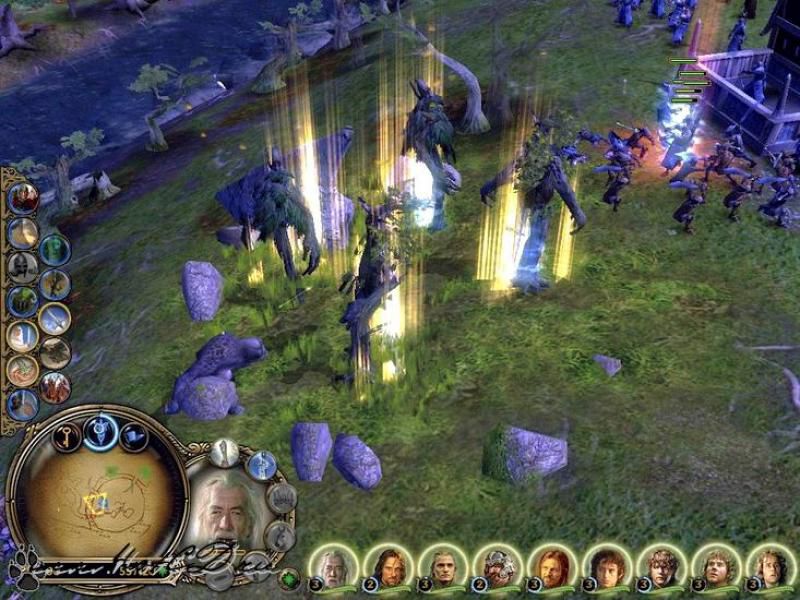Click the green gem button beside the hero bar

click(x=290, y=578)
